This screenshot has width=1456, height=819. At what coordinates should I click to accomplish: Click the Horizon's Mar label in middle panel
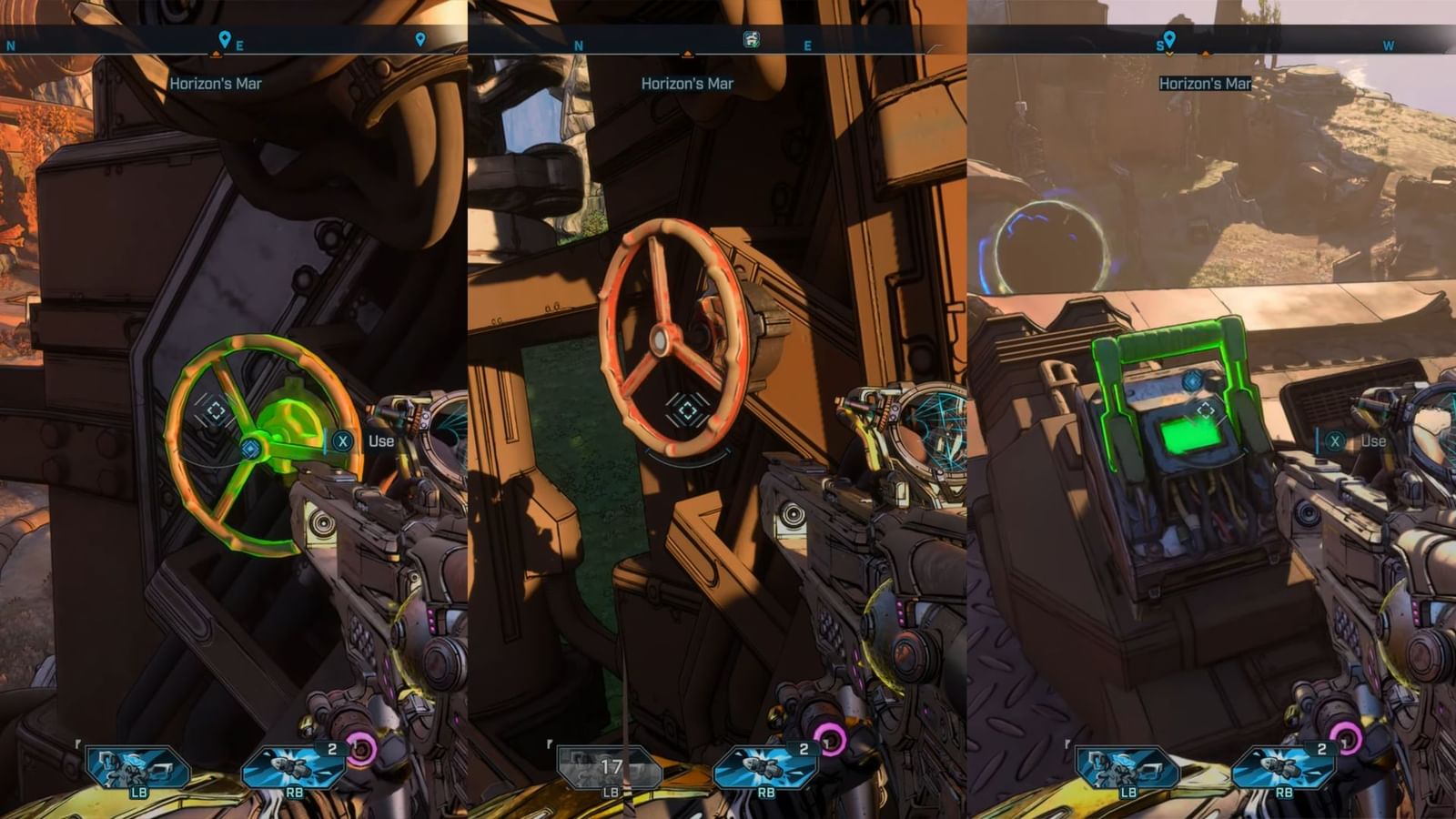click(x=689, y=83)
